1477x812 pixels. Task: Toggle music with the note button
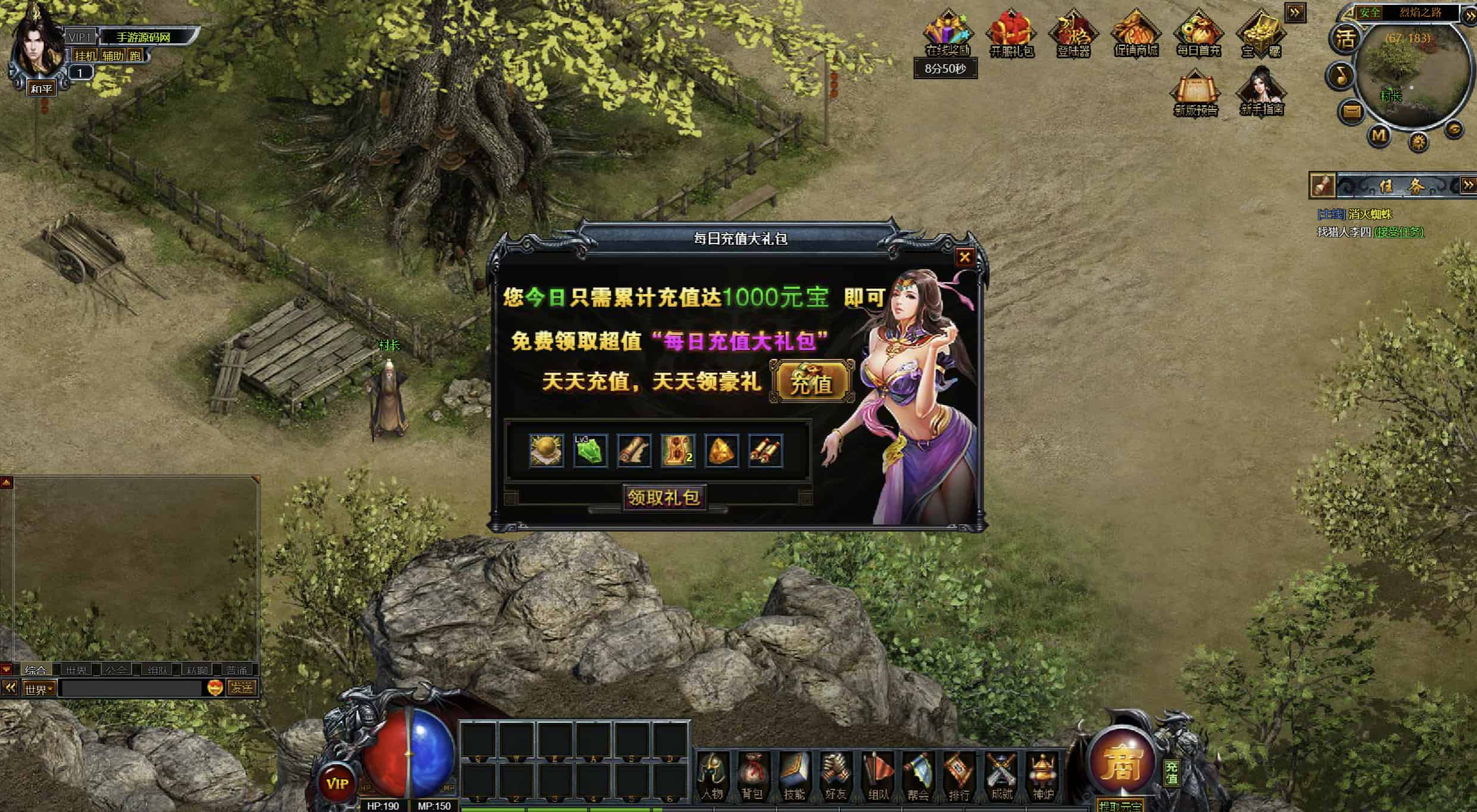(x=1339, y=76)
